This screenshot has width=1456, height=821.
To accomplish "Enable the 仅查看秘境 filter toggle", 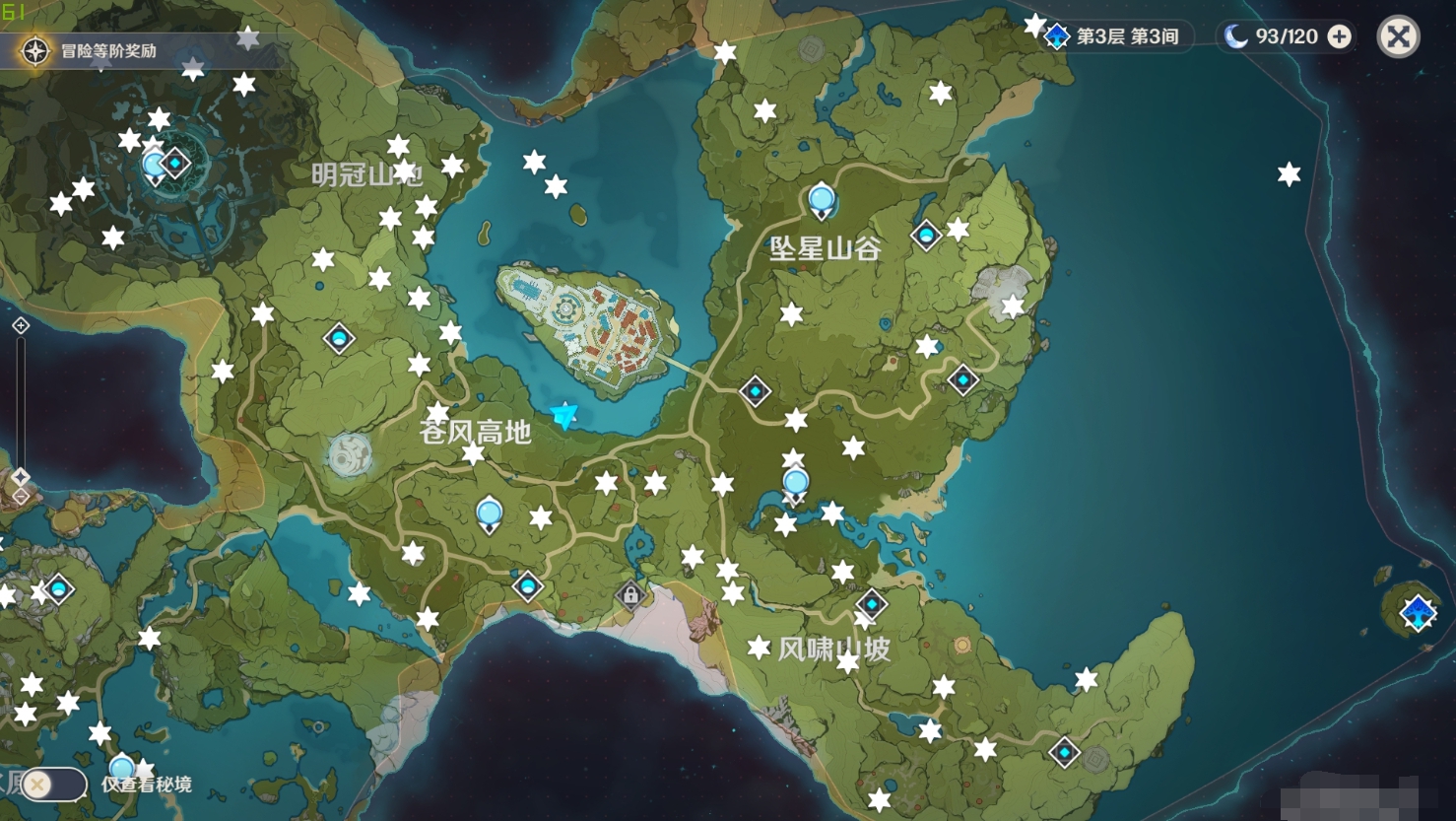I will [57, 784].
